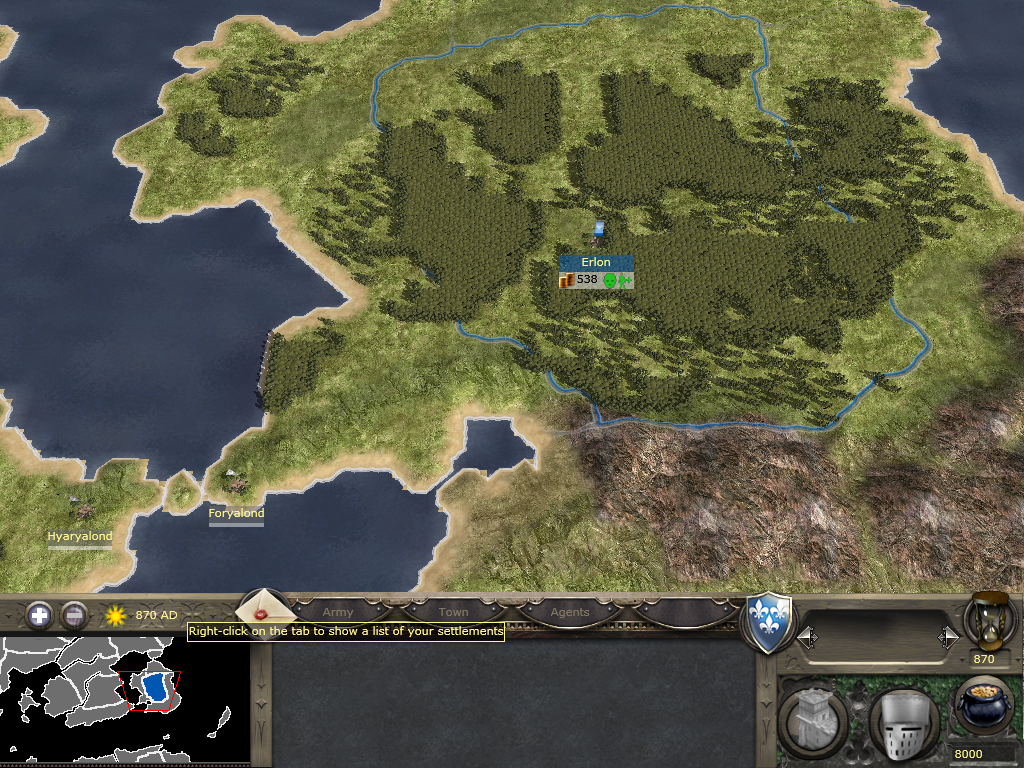Select the Hyaryalond settlement label
The image size is (1024, 768).
pyautogui.click(x=80, y=536)
